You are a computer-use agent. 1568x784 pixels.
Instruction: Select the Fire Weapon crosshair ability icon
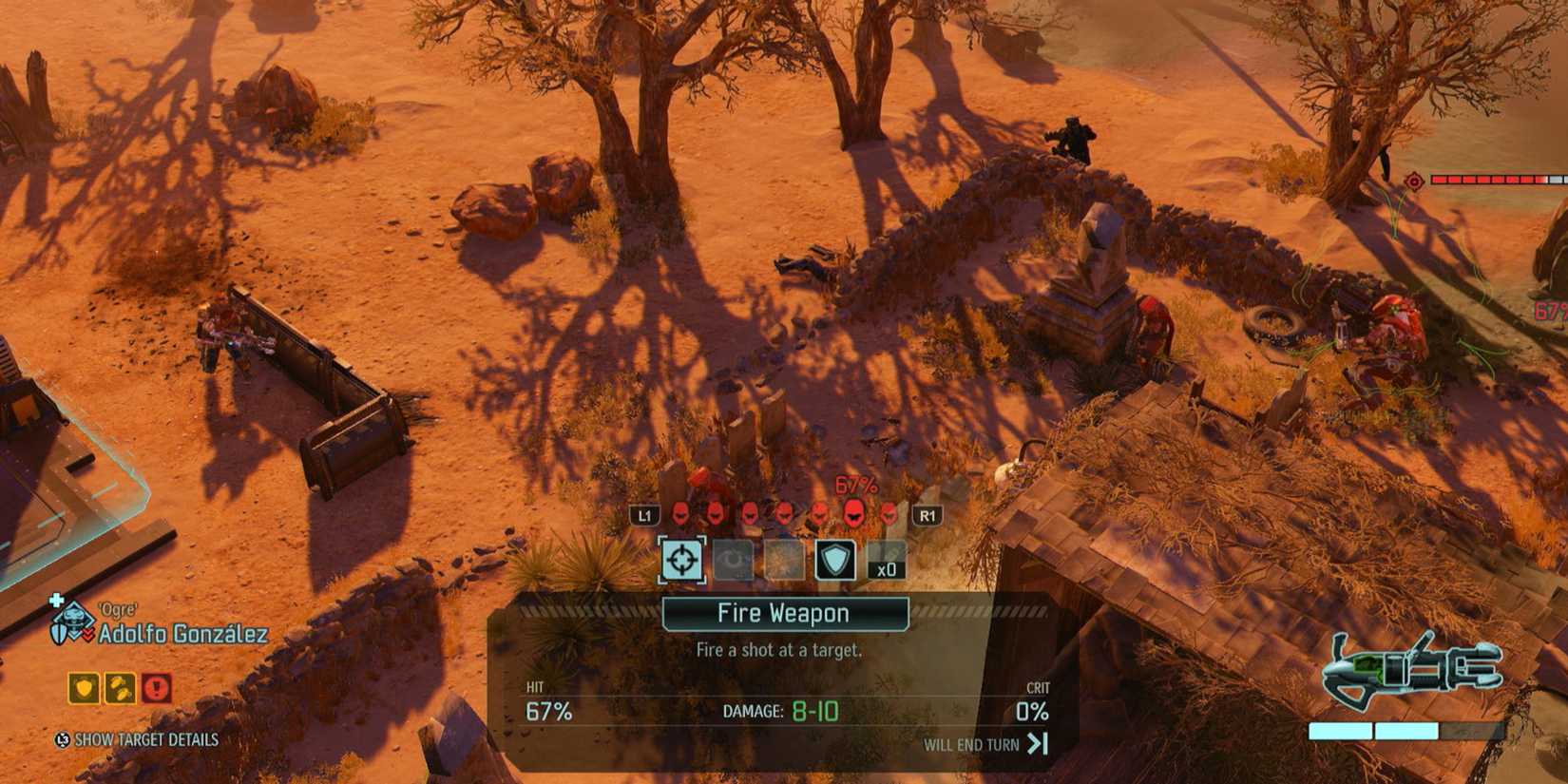coord(681,560)
